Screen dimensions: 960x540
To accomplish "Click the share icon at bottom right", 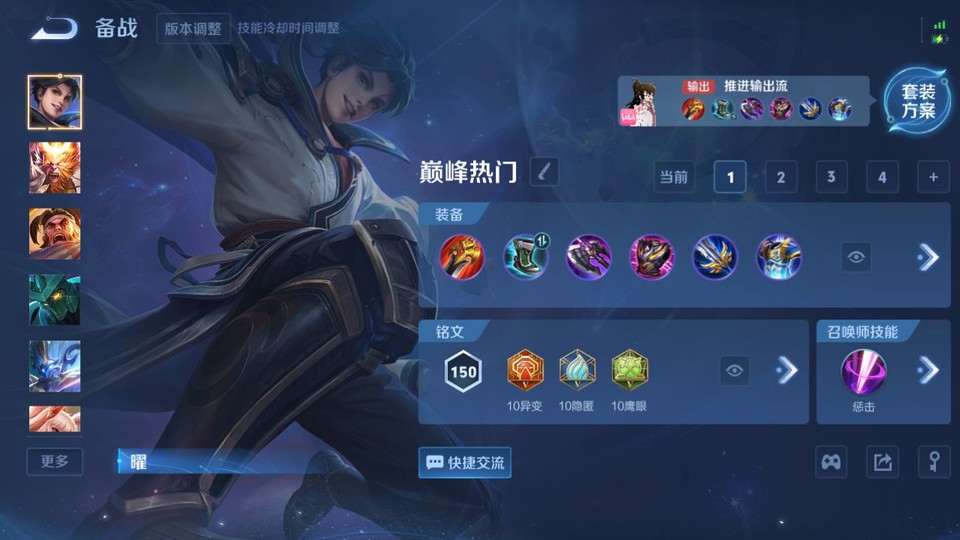I will coord(882,462).
